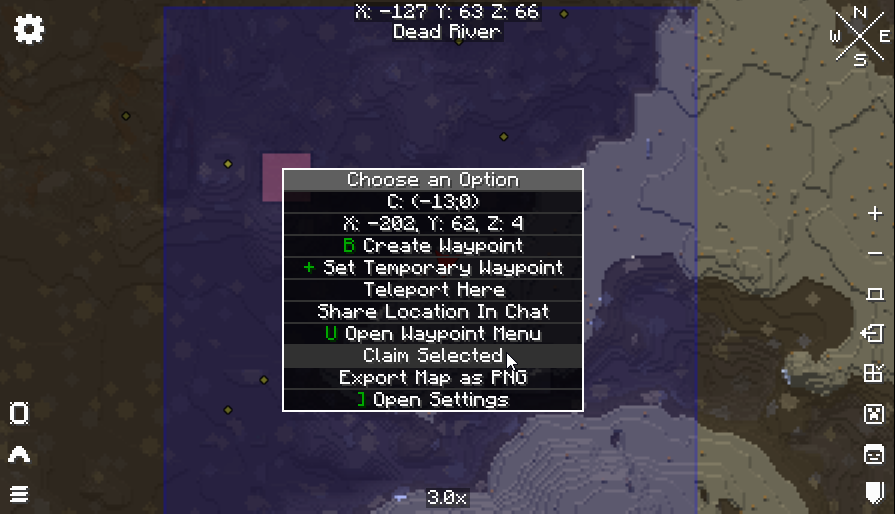Image resolution: width=895 pixels, height=514 pixels.
Task: Zoom out with the minus button
Action: pos(875,253)
